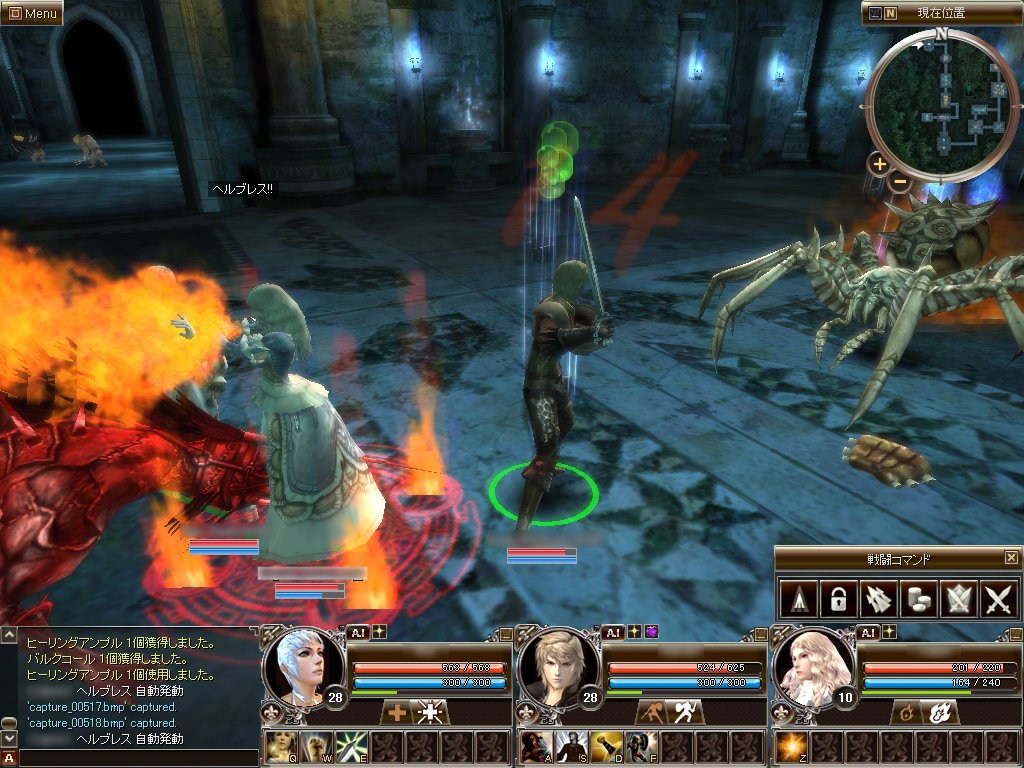
Task: Click the chat input field
Action: [x=138, y=759]
